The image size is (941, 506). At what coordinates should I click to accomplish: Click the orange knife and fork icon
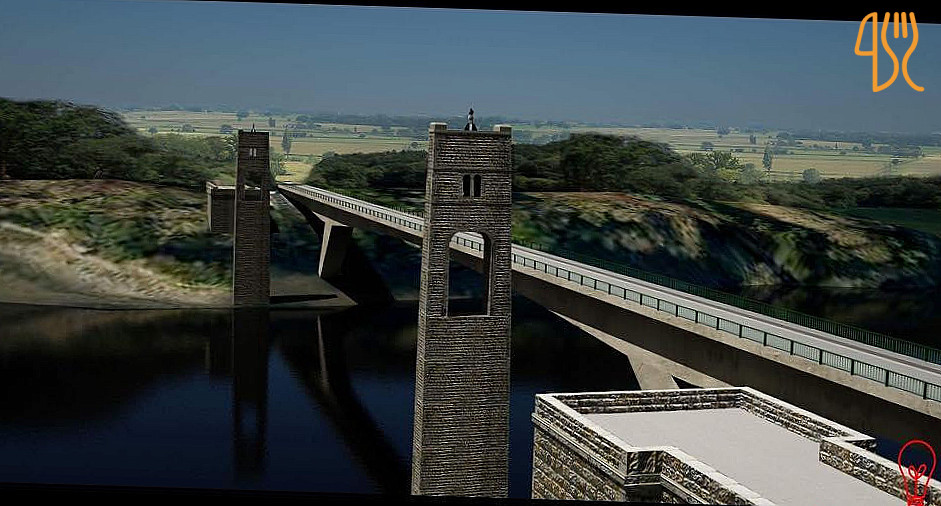[x=888, y=51]
